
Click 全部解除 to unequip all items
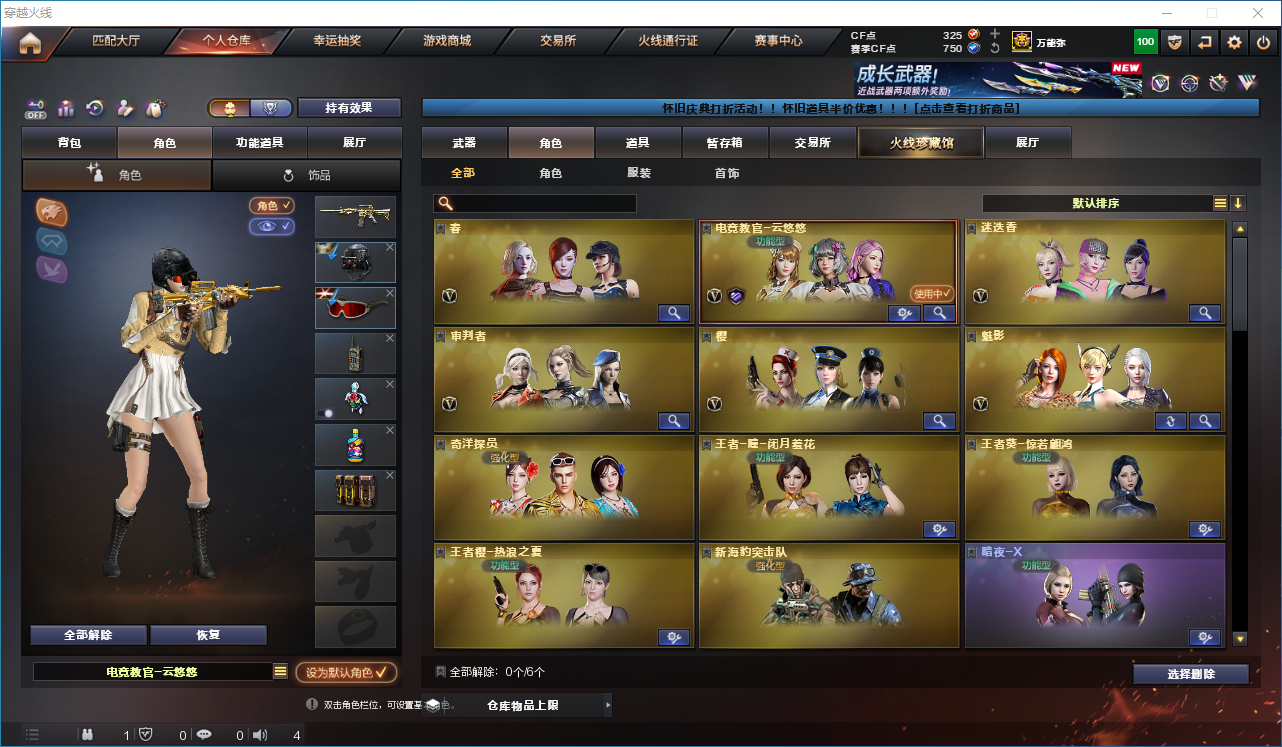(88, 635)
